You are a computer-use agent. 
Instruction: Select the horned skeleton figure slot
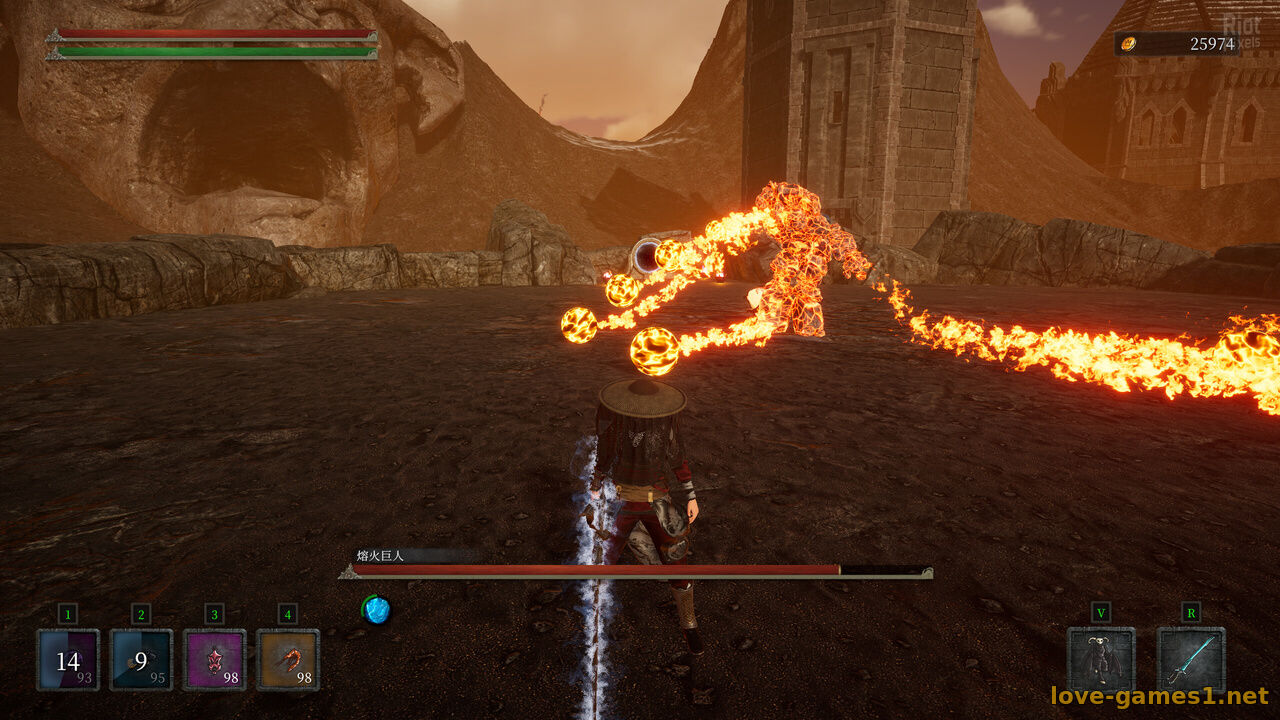[x=1101, y=660]
